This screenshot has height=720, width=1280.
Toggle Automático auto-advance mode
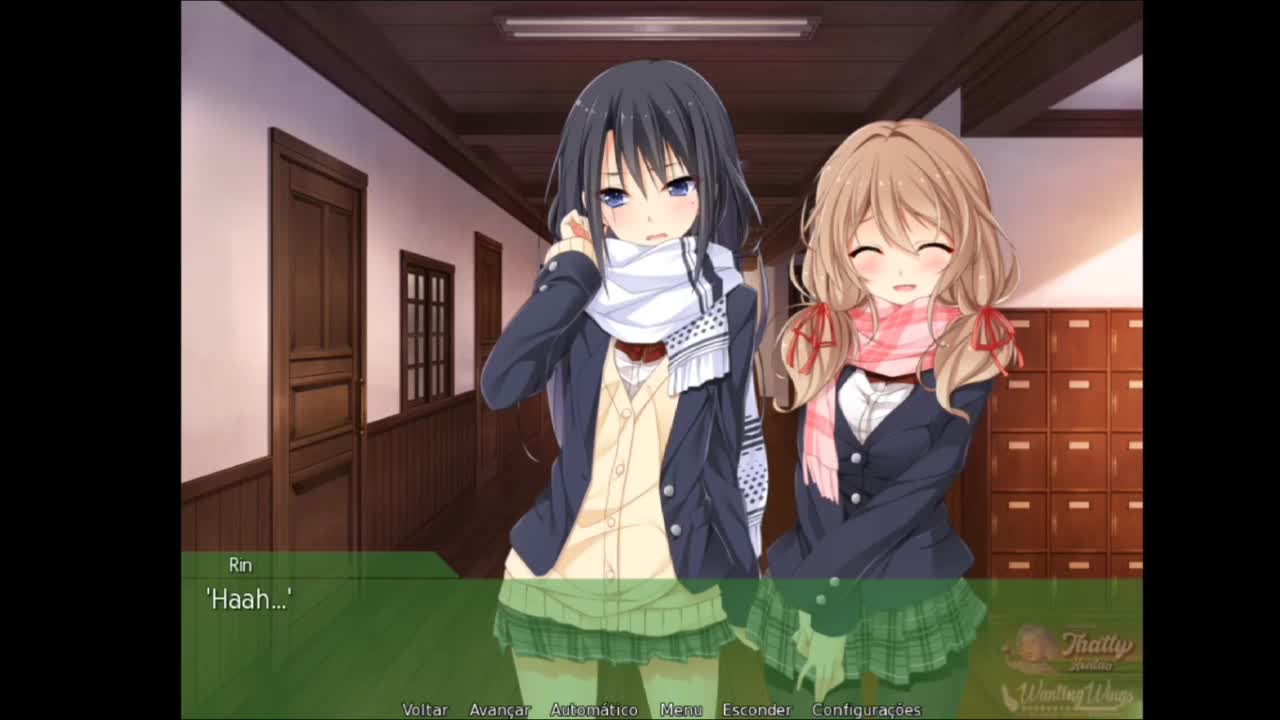(x=594, y=710)
